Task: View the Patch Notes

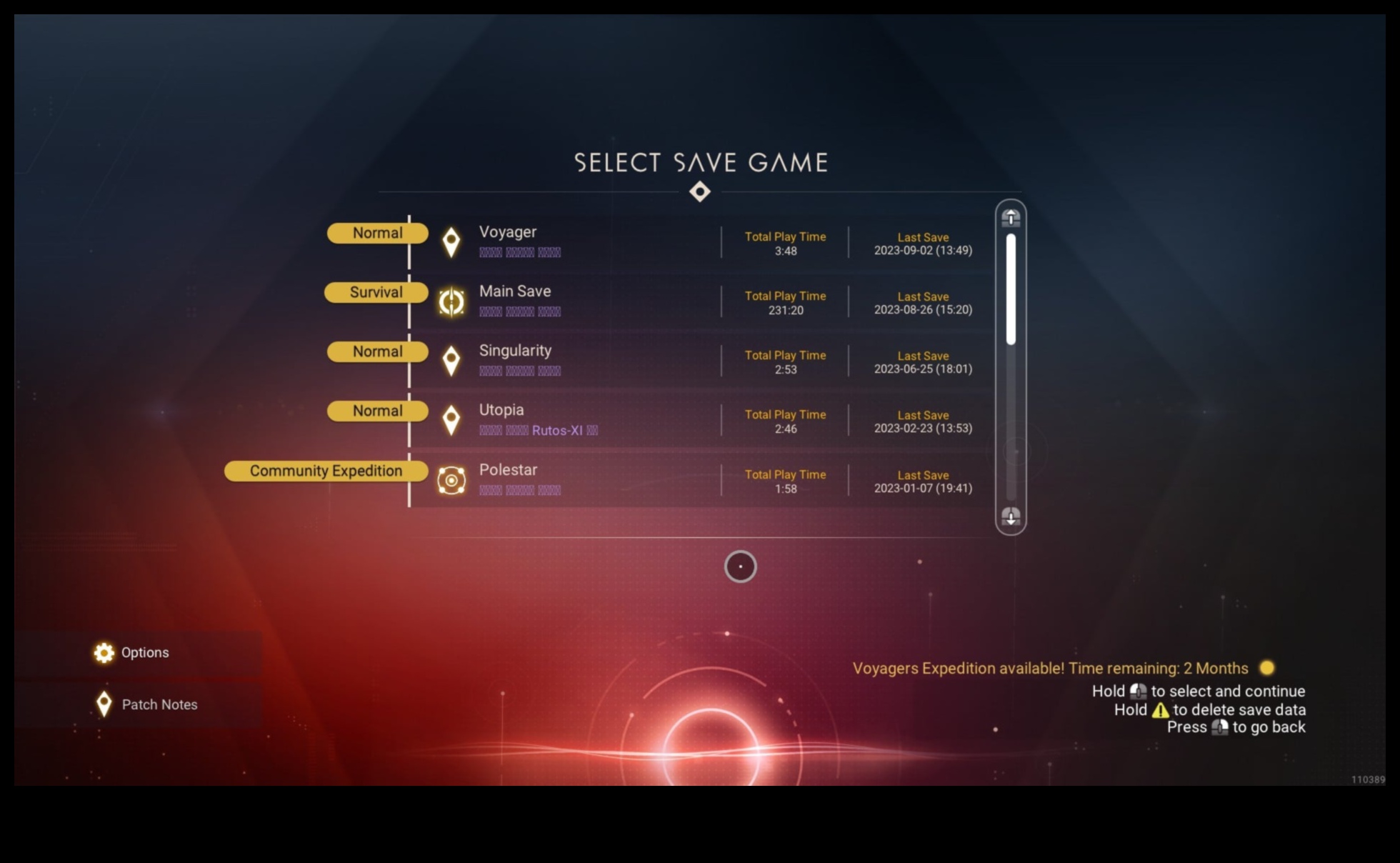Action: (159, 704)
